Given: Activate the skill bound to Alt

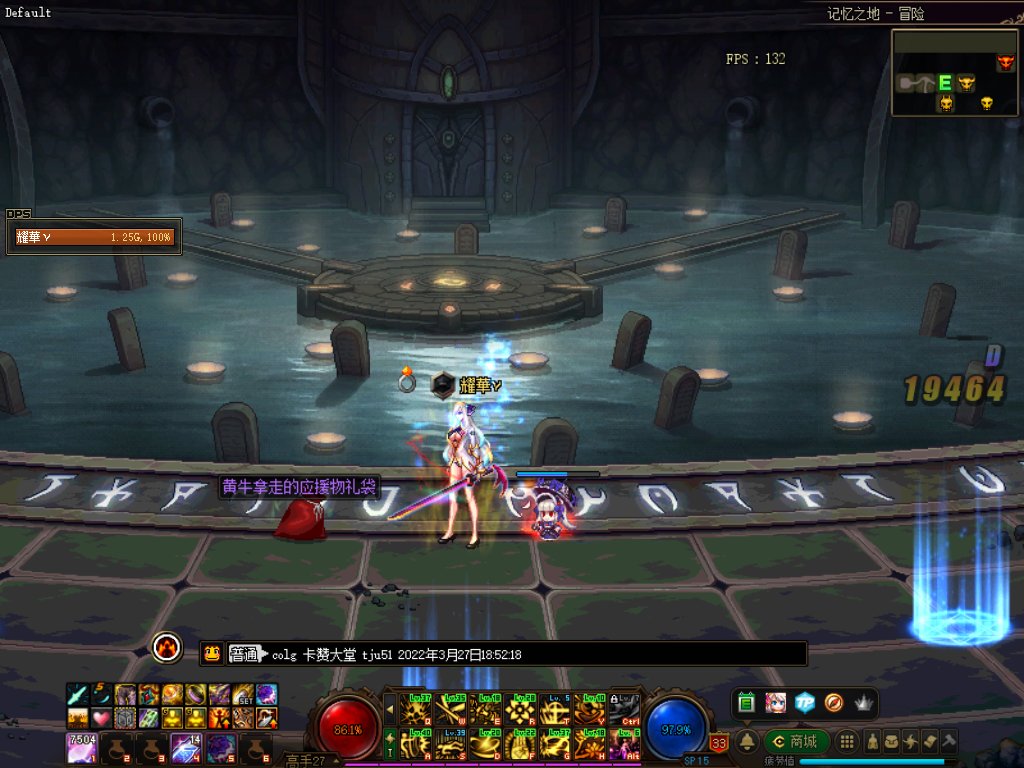Looking at the screenshot, I should [625, 745].
